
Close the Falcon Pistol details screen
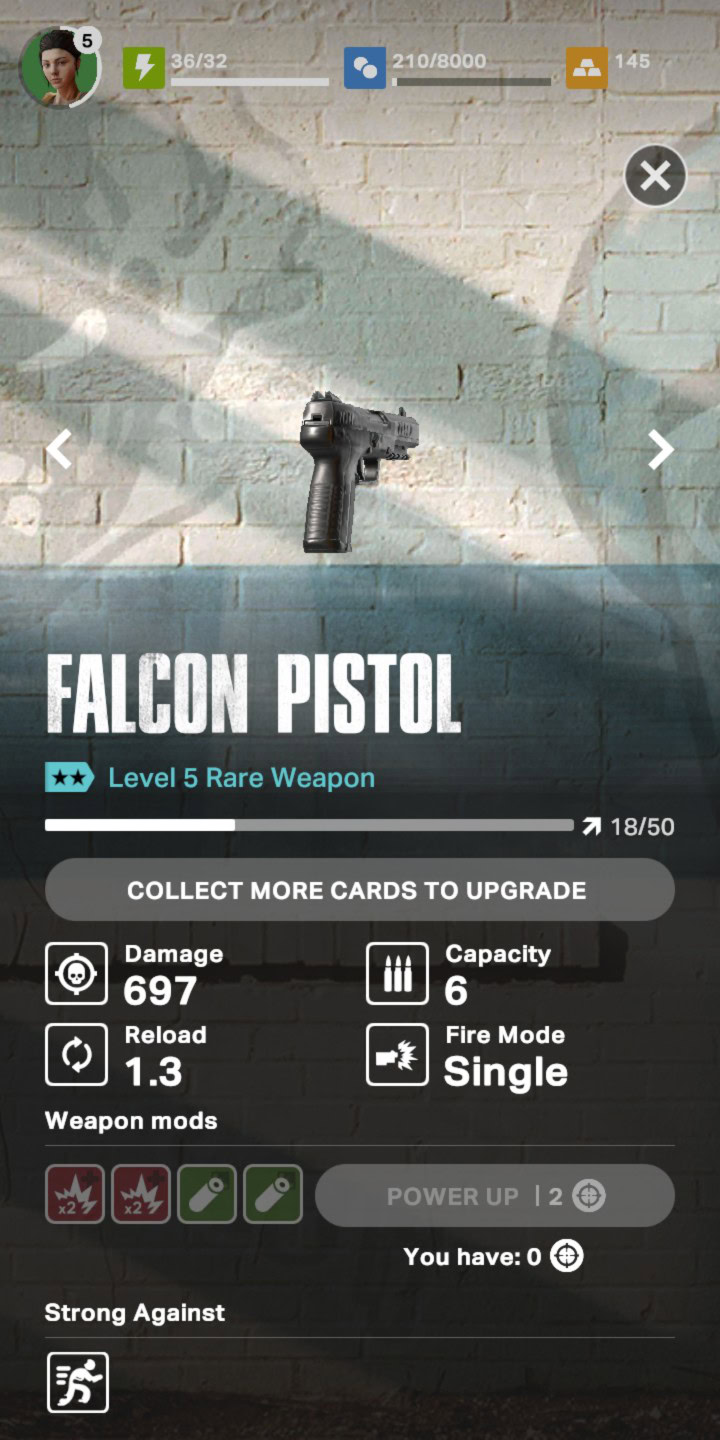[655, 177]
